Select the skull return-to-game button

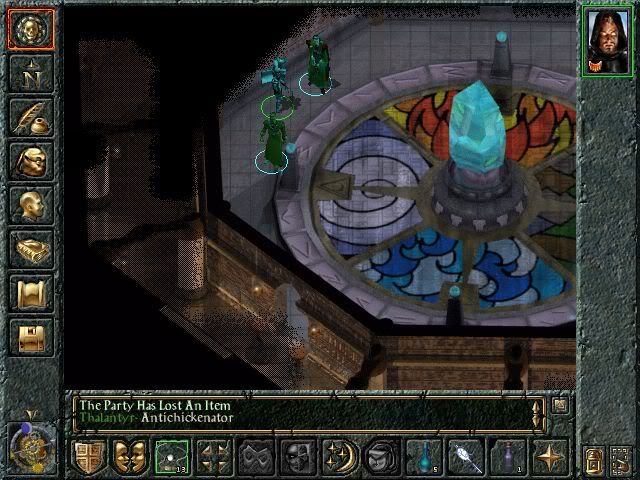click(x=31, y=29)
